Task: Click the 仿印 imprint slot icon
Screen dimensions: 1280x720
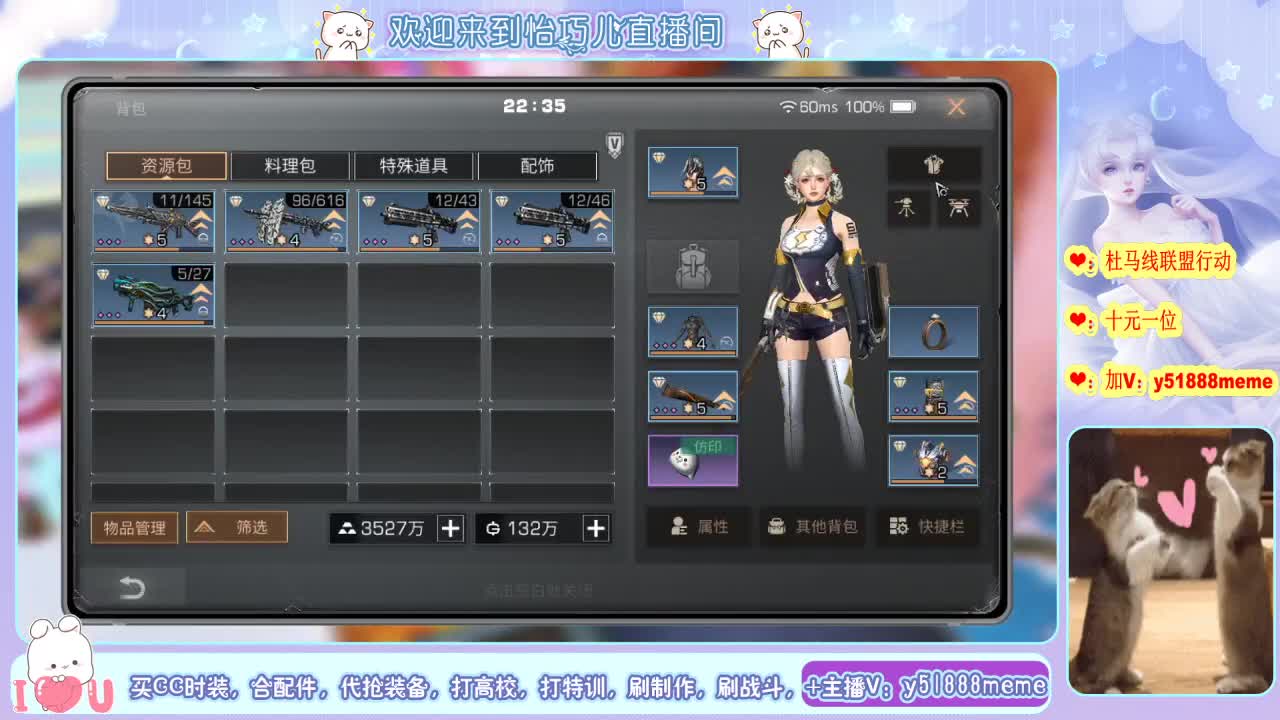Action: click(x=693, y=461)
